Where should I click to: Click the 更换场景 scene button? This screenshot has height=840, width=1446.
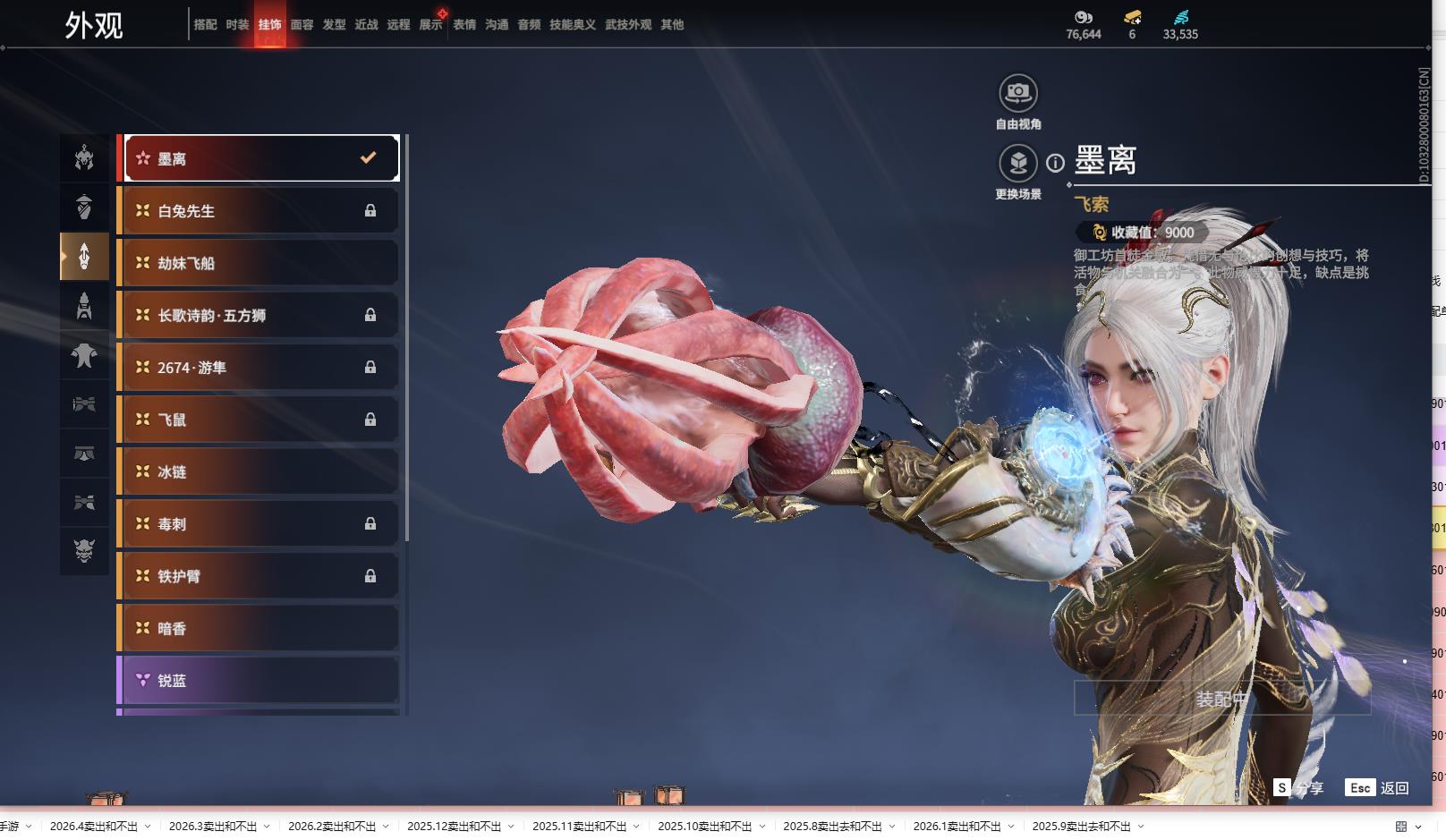click(1017, 164)
